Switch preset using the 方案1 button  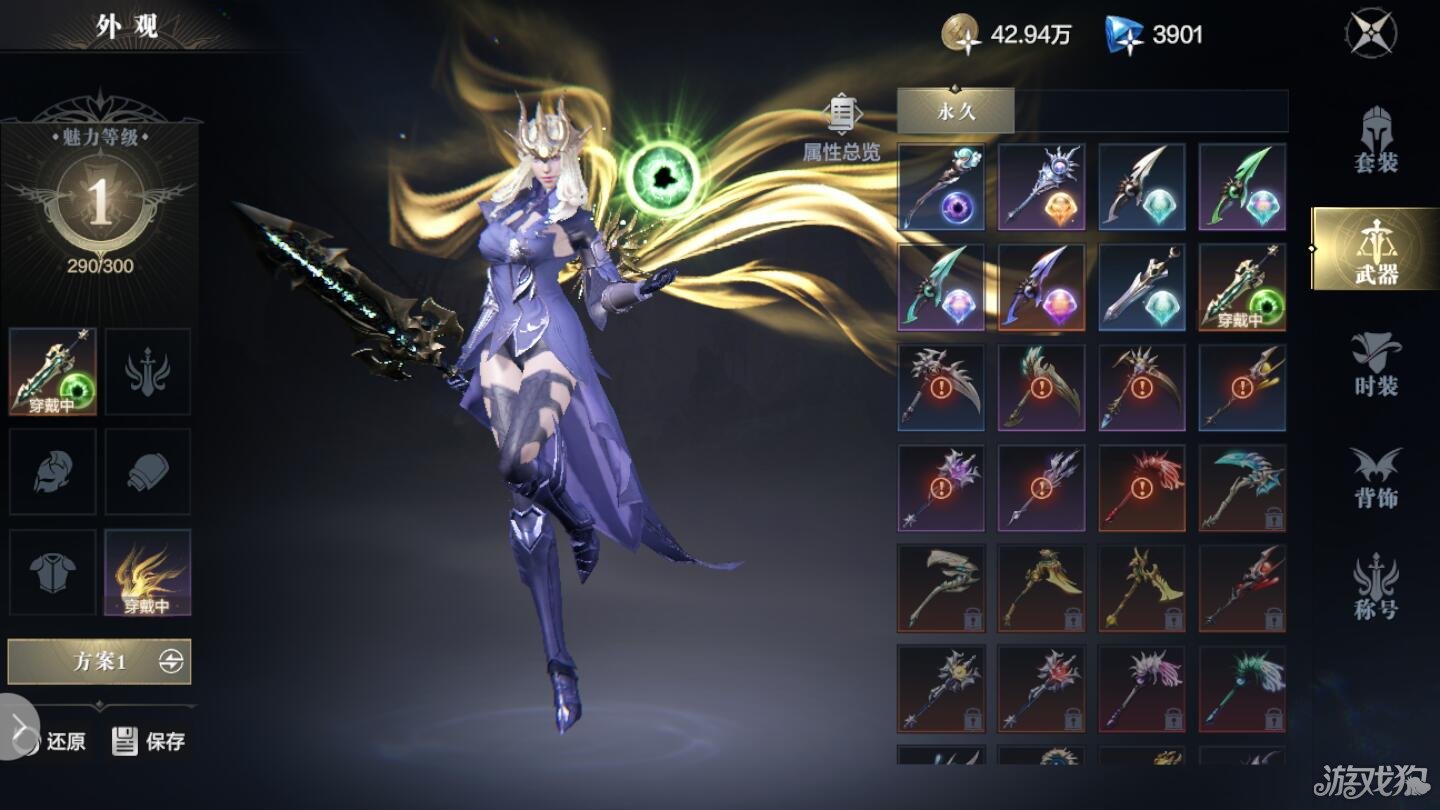(x=99, y=661)
